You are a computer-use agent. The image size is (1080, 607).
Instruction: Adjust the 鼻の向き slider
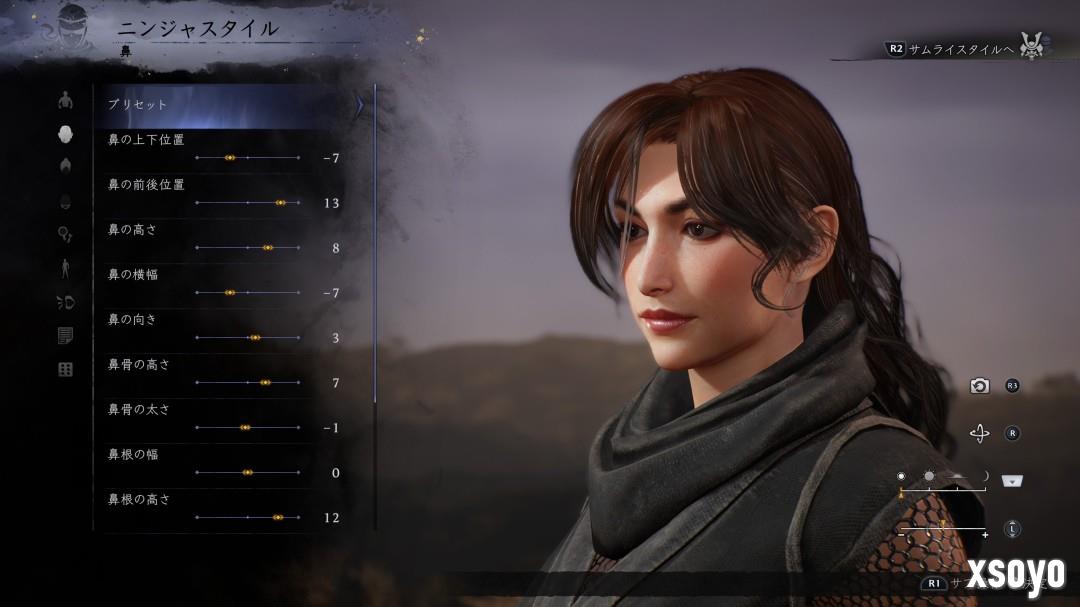(x=254, y=337)
